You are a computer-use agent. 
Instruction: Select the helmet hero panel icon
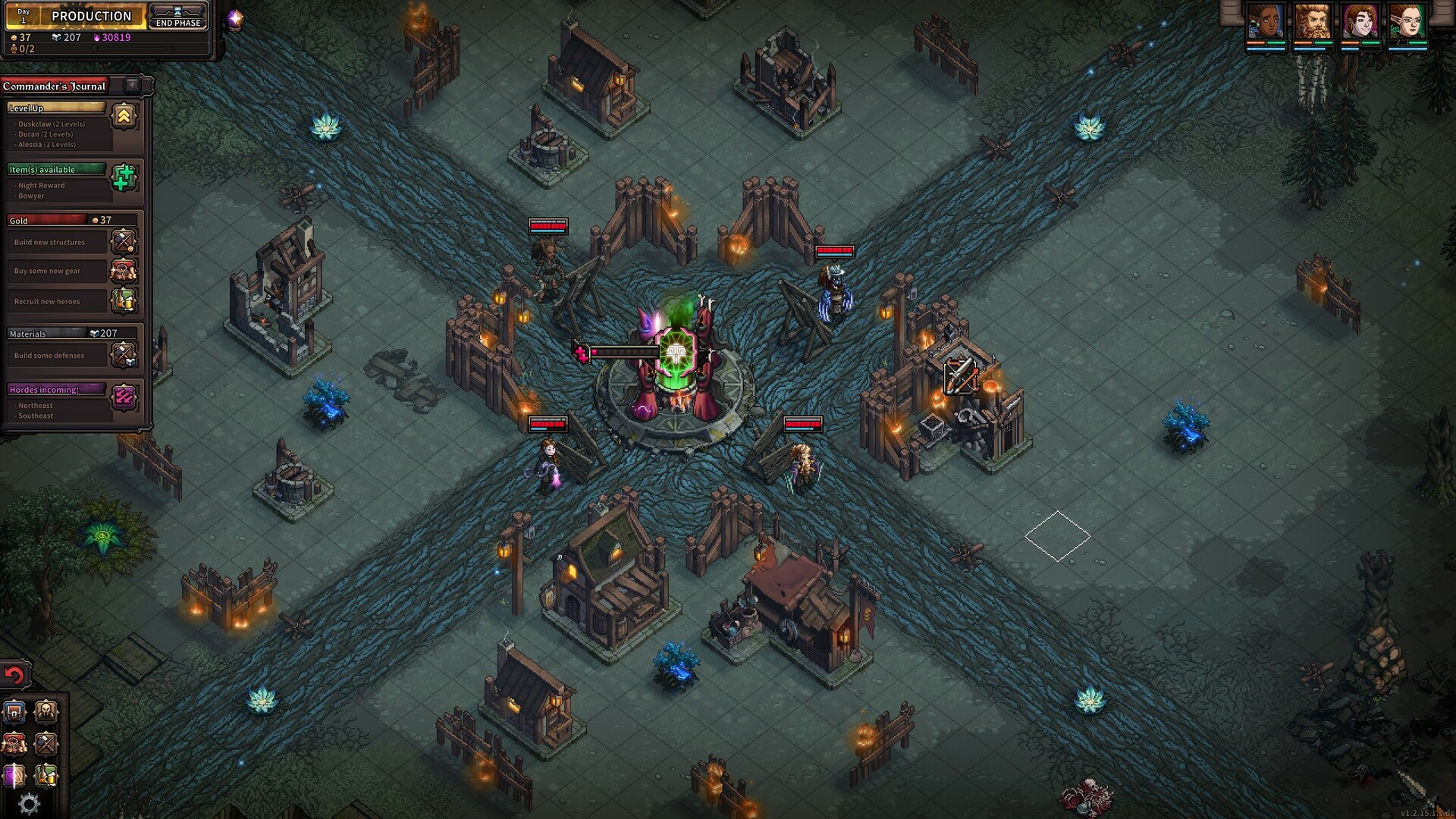click(x=45, y=711)
